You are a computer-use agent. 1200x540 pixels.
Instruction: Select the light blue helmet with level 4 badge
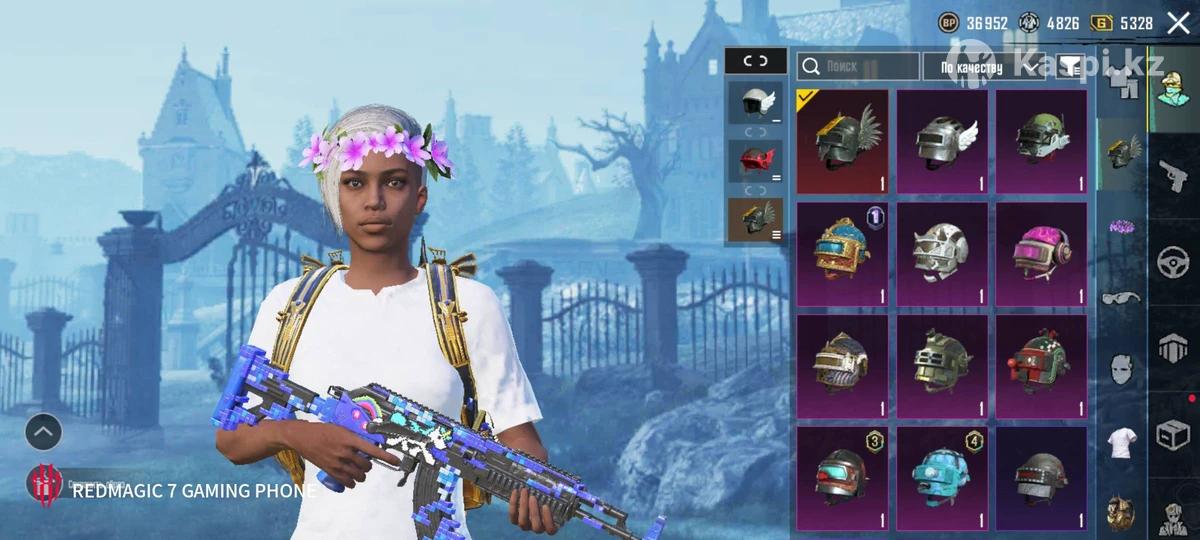click(x=941, y=478)
